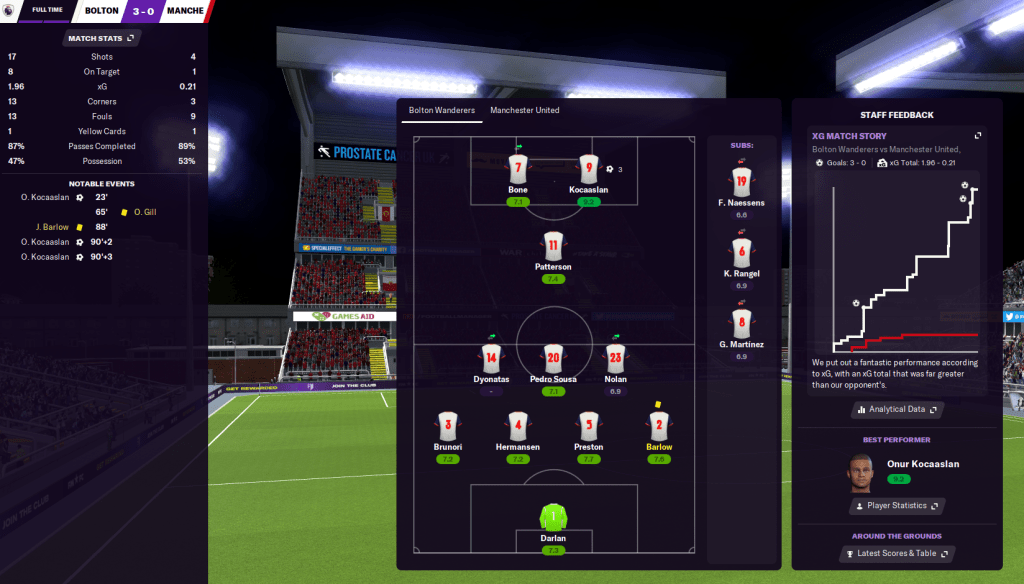Click O. Gill's yellow card event
The width and height of the screenshot is (1024, 584).
click(124, 212)
